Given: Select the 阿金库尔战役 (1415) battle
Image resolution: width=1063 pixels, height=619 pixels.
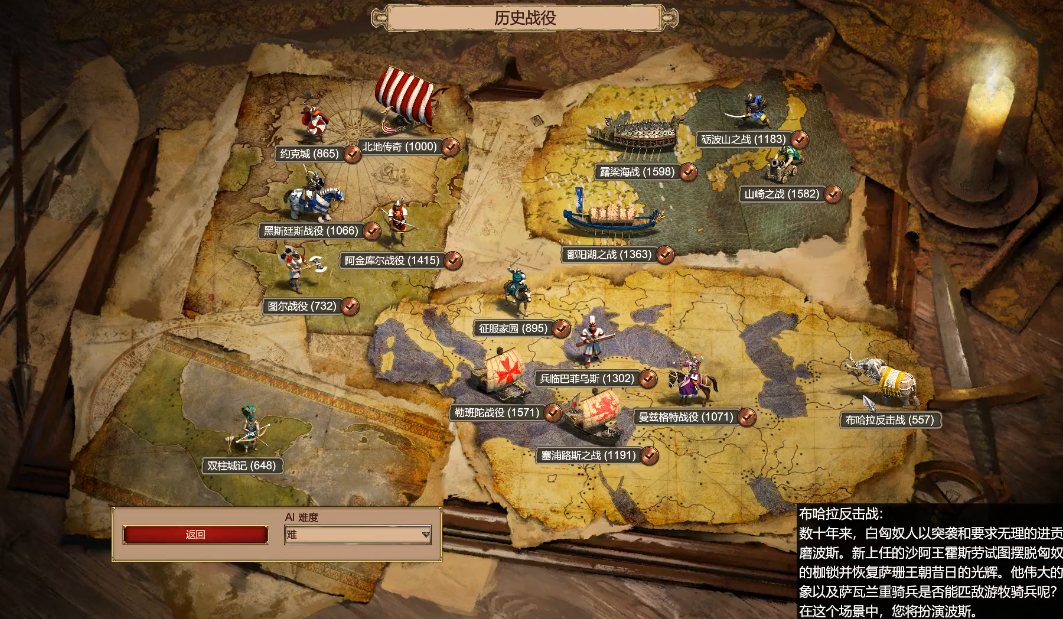Looking at the screenshot, I should 390,260.
